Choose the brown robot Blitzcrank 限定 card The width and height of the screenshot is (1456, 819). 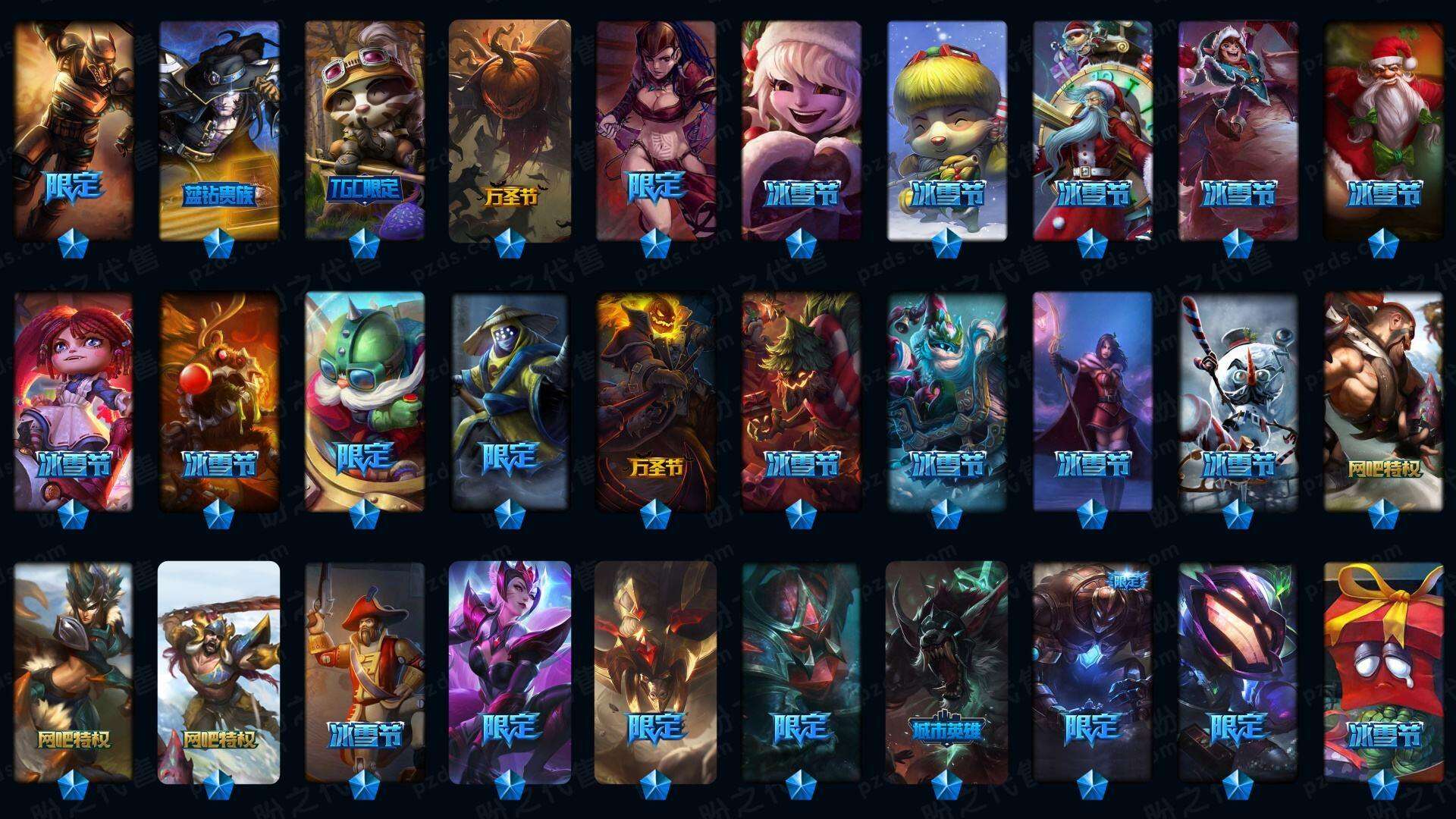point(1092,672)
